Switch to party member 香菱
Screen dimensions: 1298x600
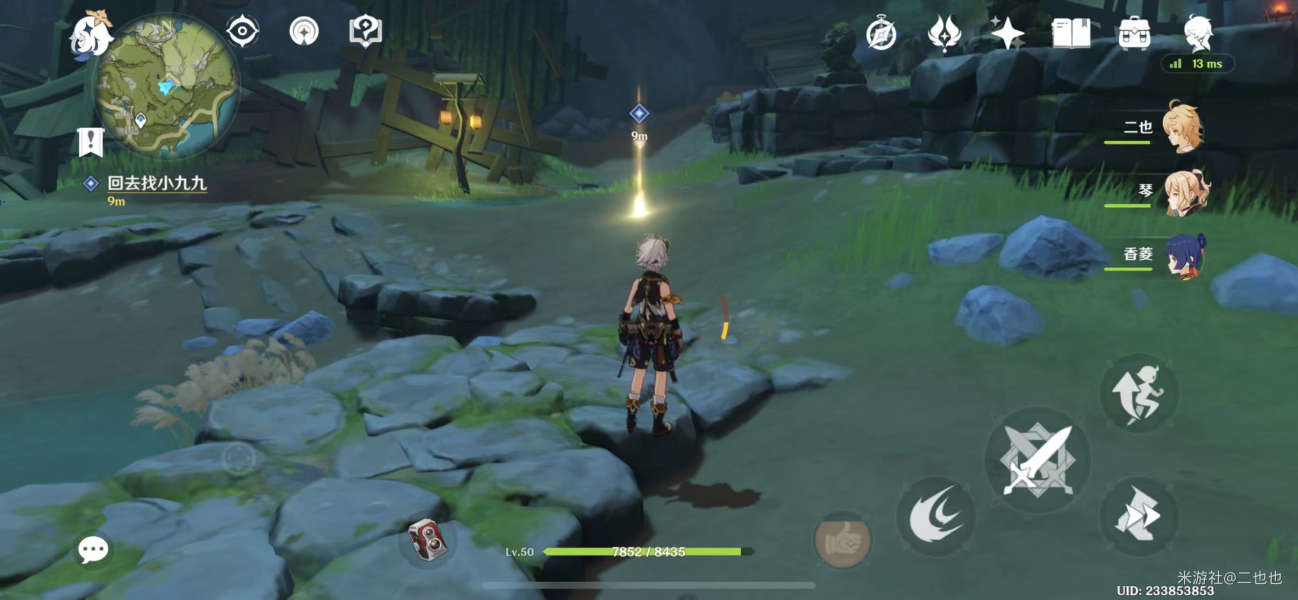pos(1184,256)
